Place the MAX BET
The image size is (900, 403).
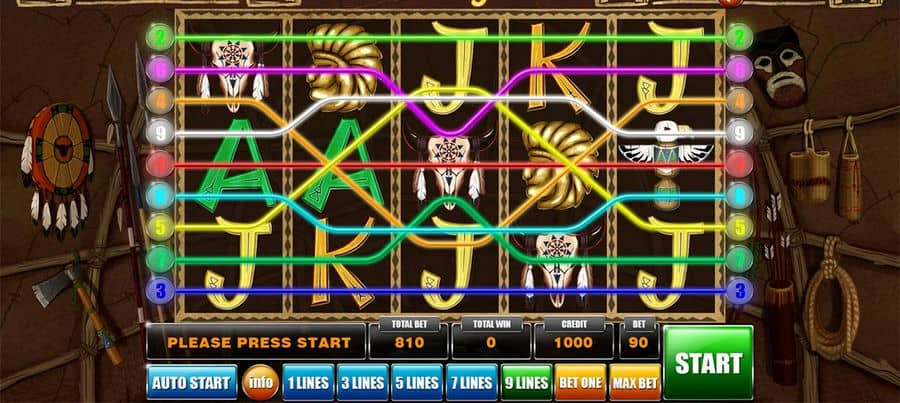coord(636,382)
